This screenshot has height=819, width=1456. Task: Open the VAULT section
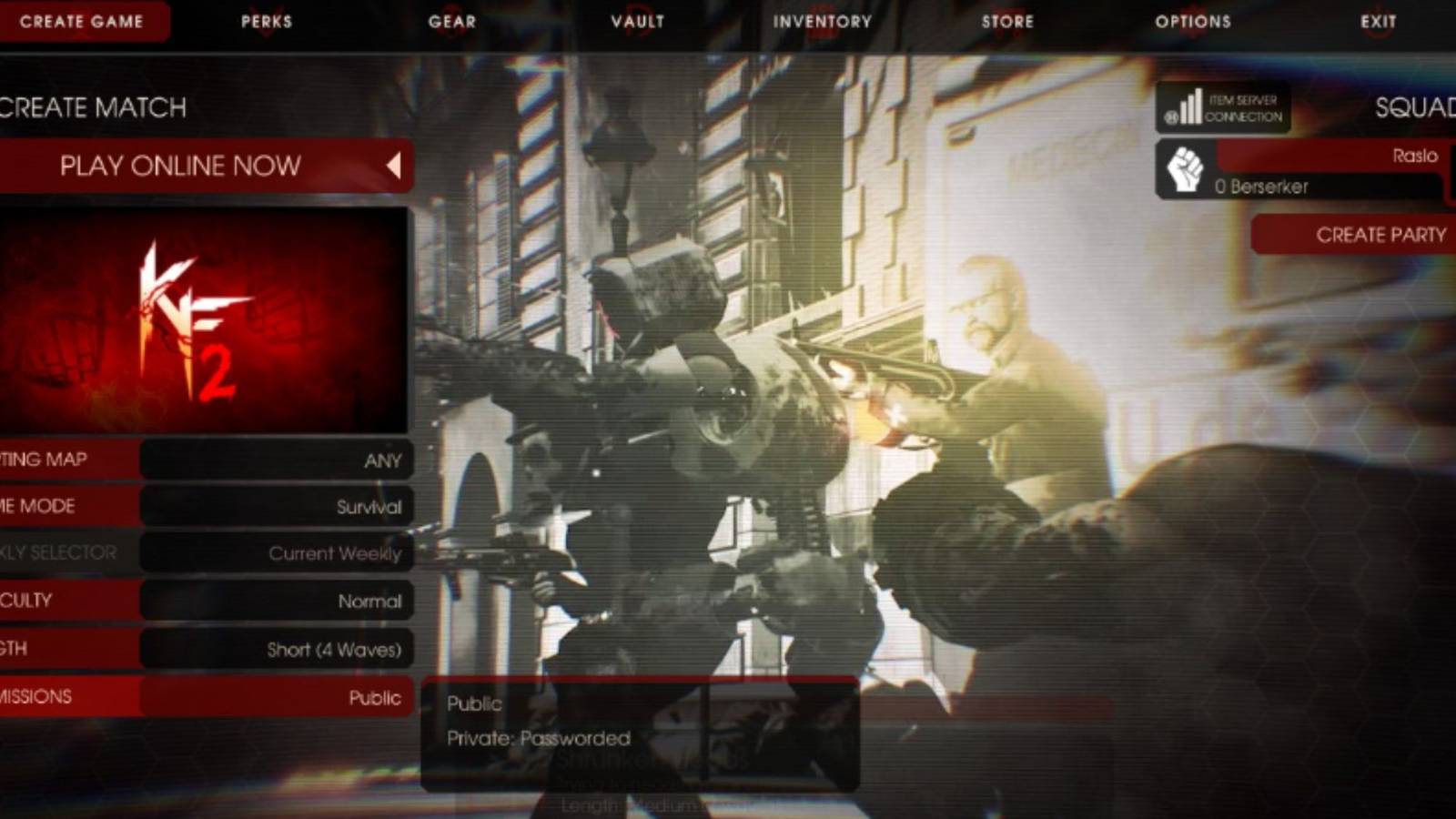(637, 22)
